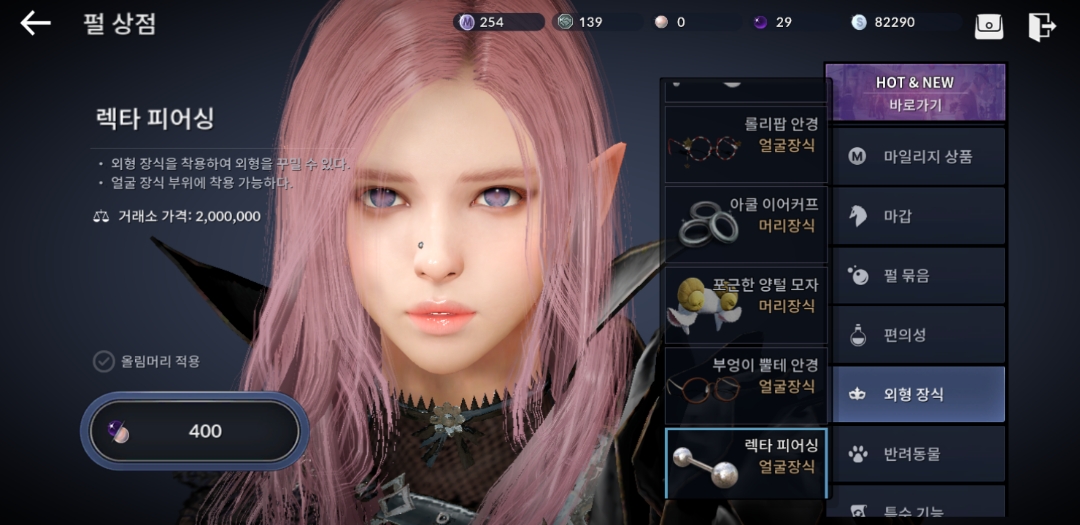Viewport: 1080px width, 525px height.
Task: Open the HOT & NEW shortcut banner
Action: [914, 93]
